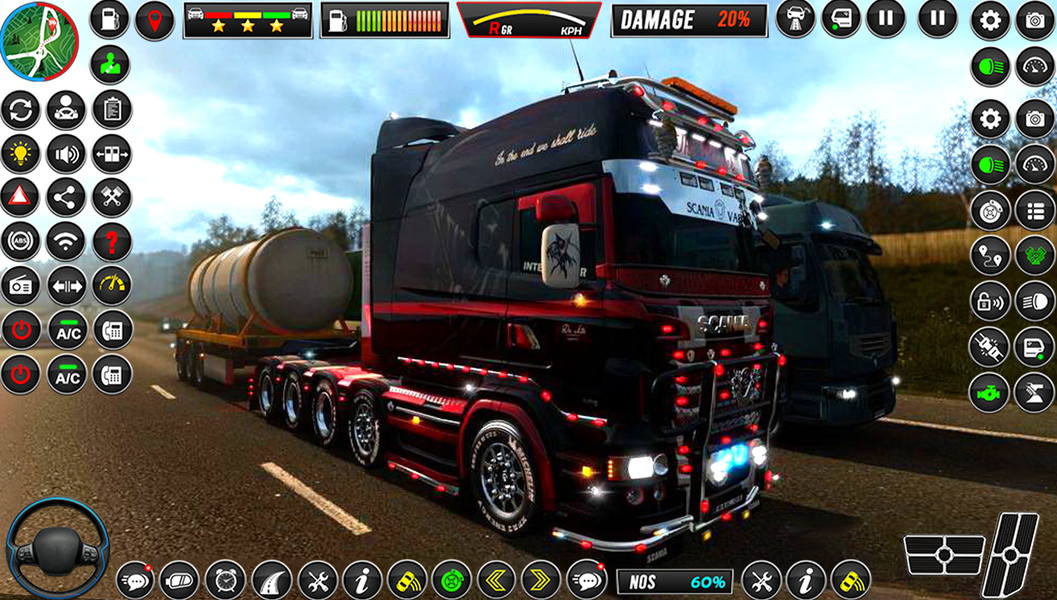Viewport: 1057px width, 600px height.
Task: Activate the red hazard triangle button
Action: click(x=20, y=198)
